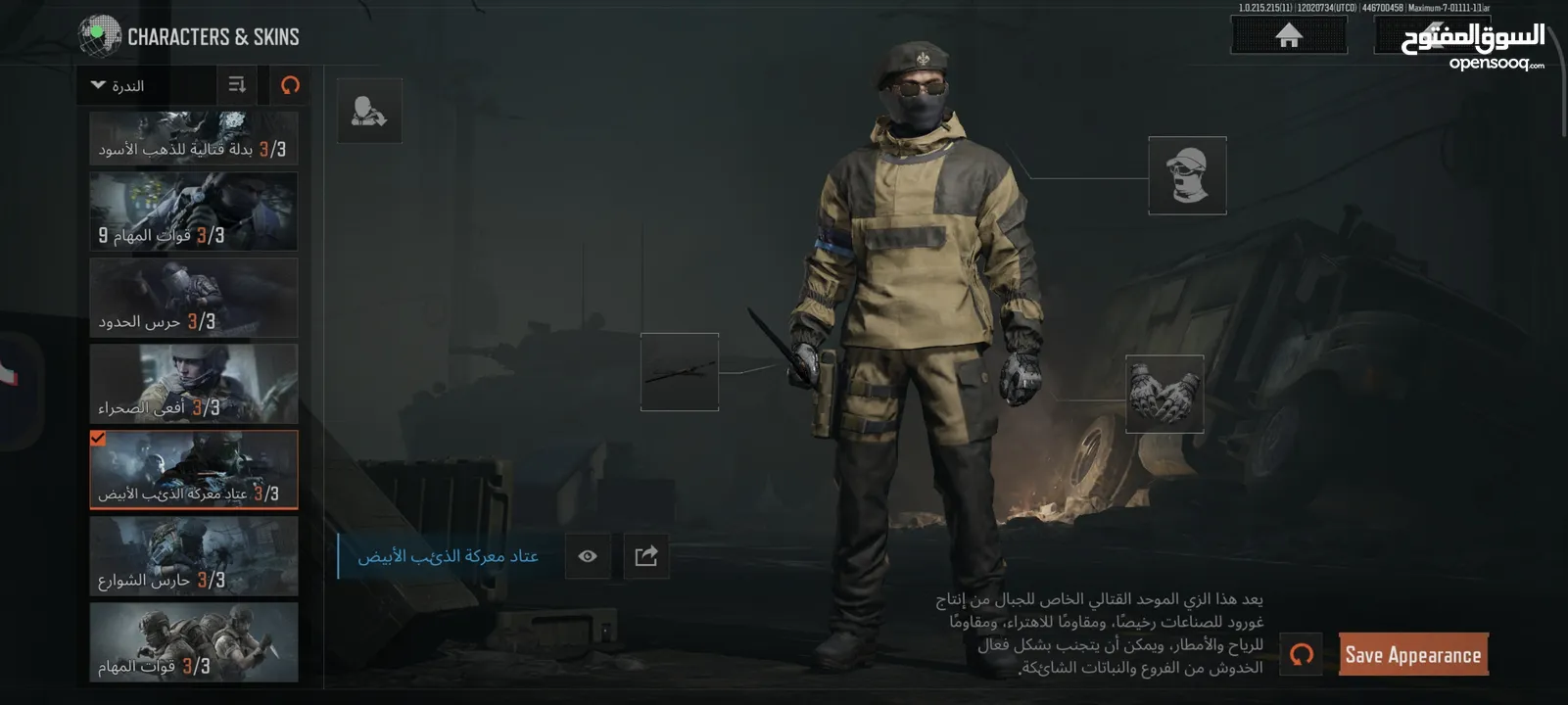Pick the أفعى الصحراء skin

(193, 384)
